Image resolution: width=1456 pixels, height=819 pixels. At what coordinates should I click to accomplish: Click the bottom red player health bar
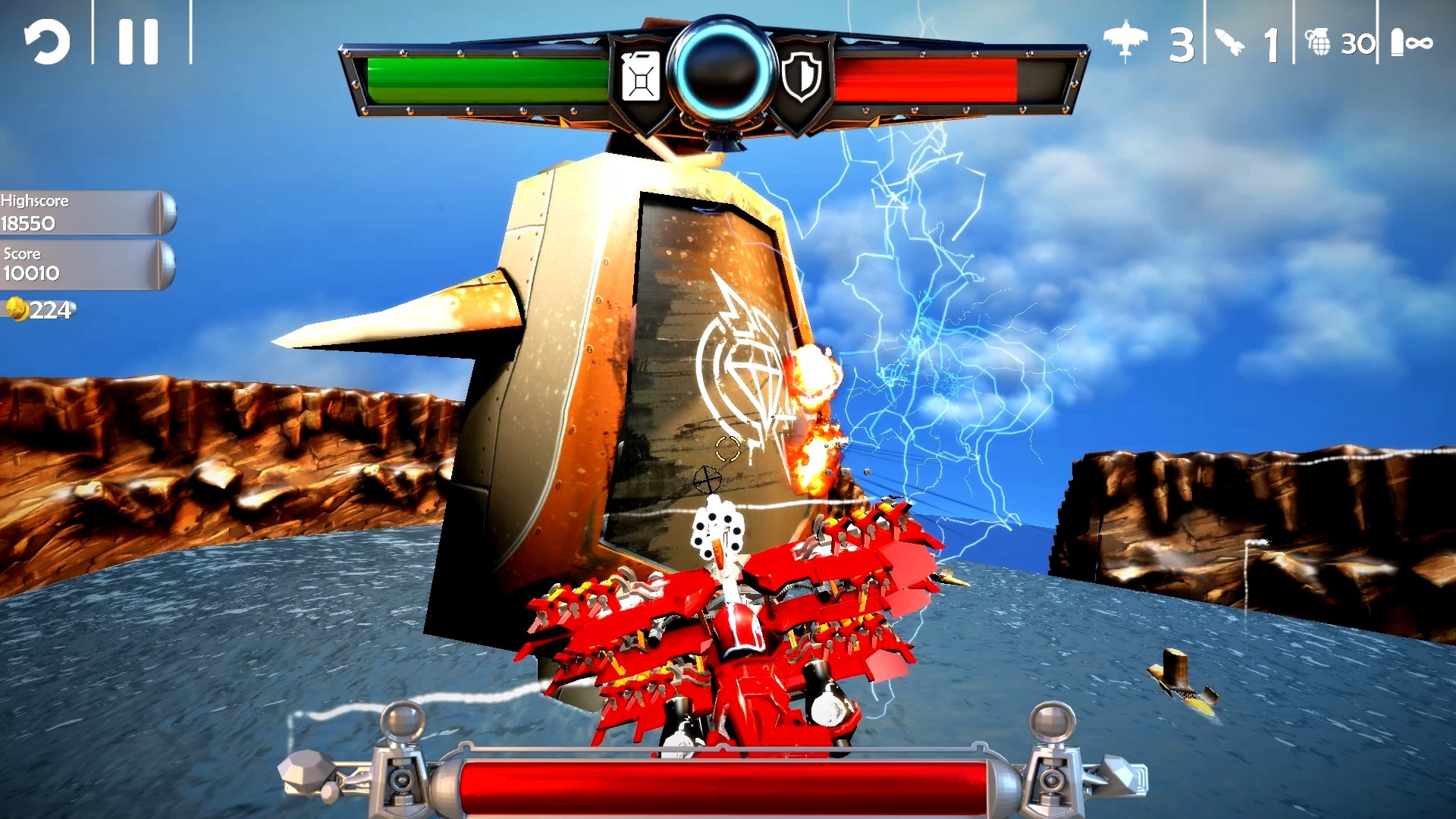728,789
